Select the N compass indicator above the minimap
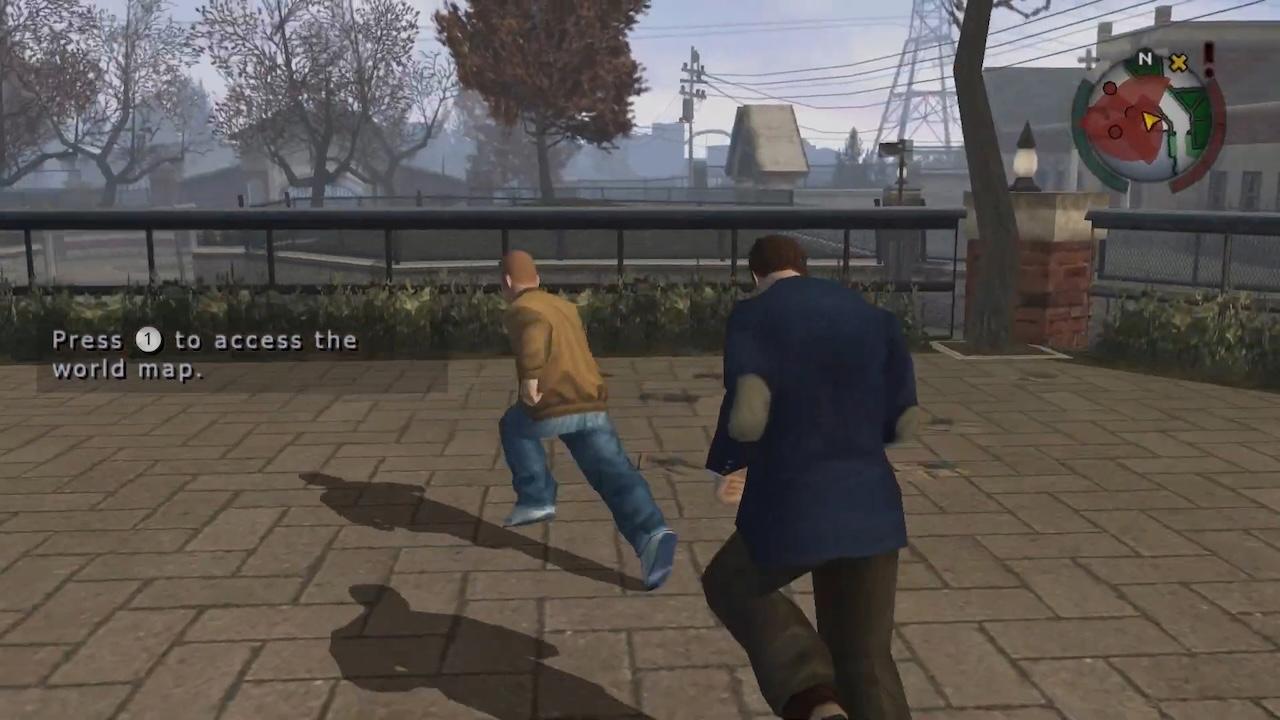The width and height of the screenshot is (1280, 720). tap(1144, 58)
